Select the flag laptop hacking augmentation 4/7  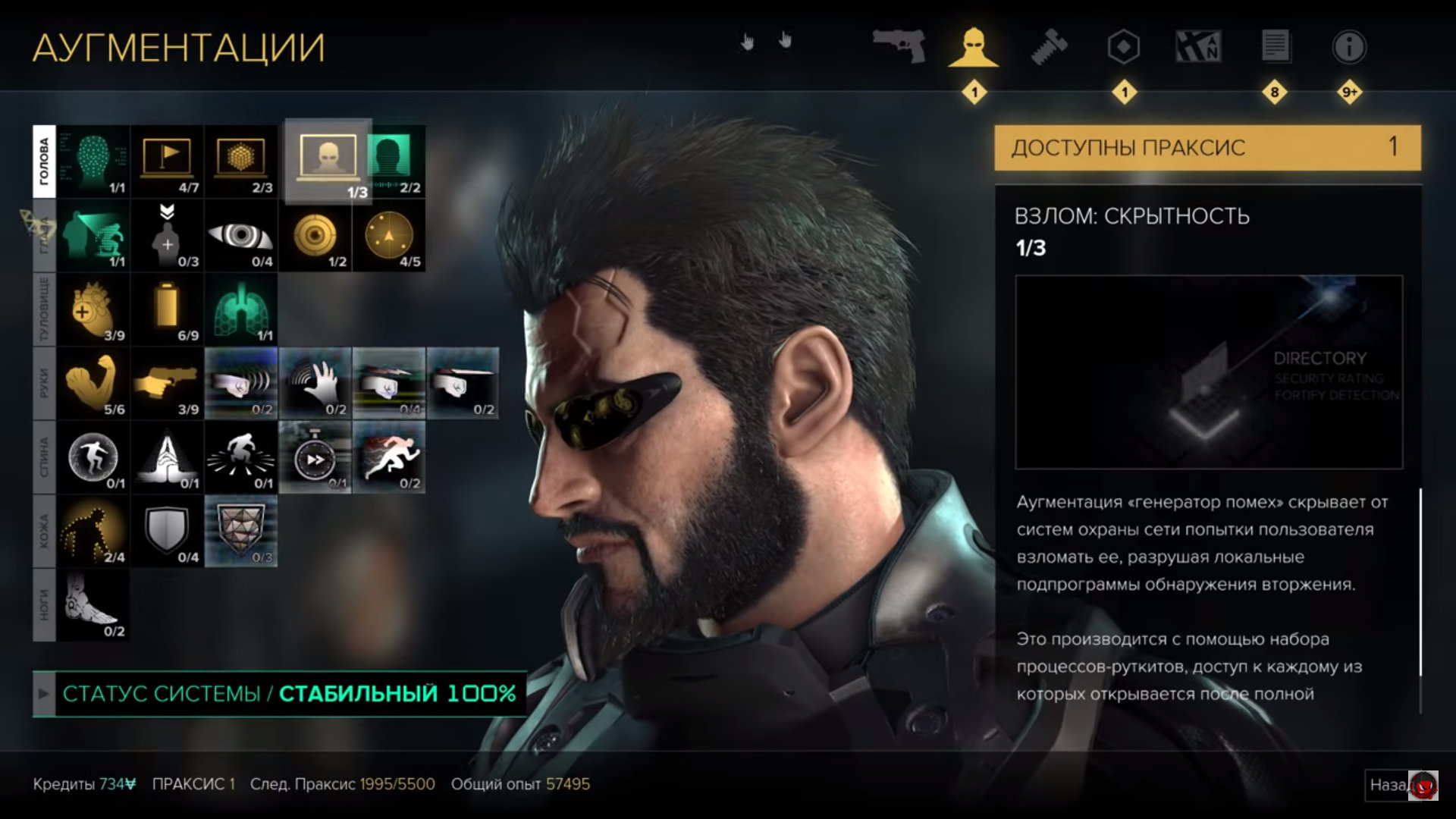[168, 162]
